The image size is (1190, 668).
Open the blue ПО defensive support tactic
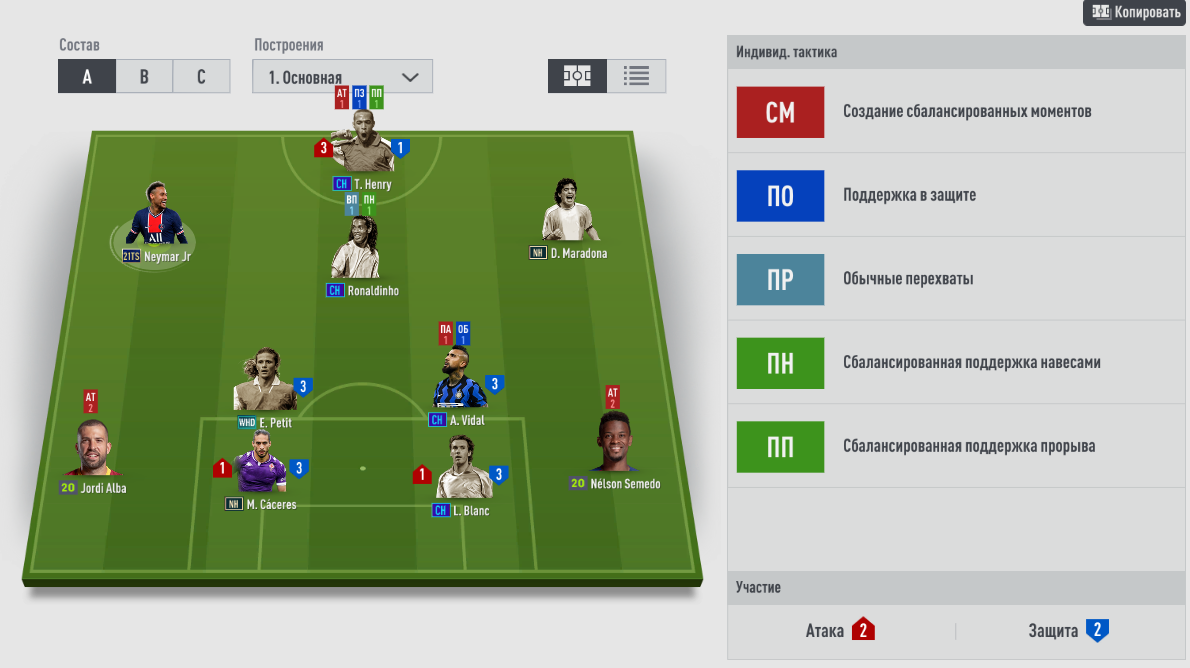pos(780,196)
